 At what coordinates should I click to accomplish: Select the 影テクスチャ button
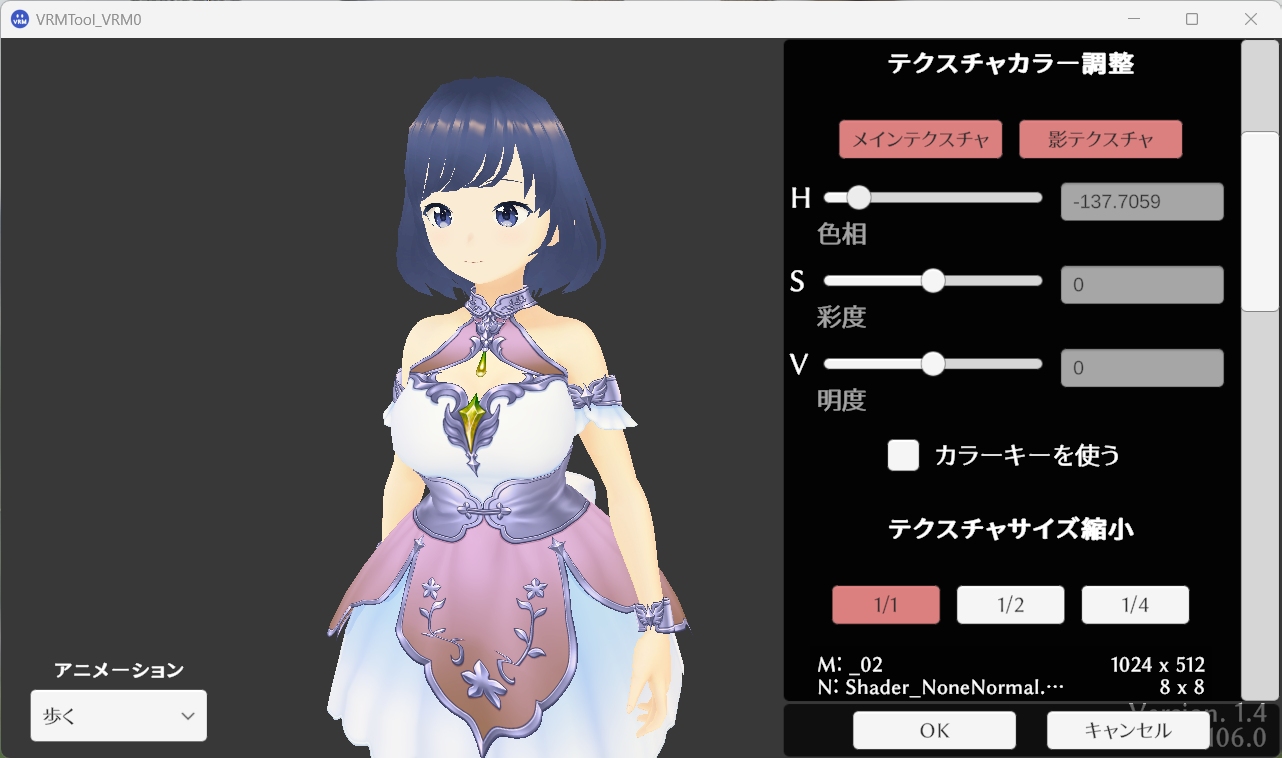[x=1100, y=139]
